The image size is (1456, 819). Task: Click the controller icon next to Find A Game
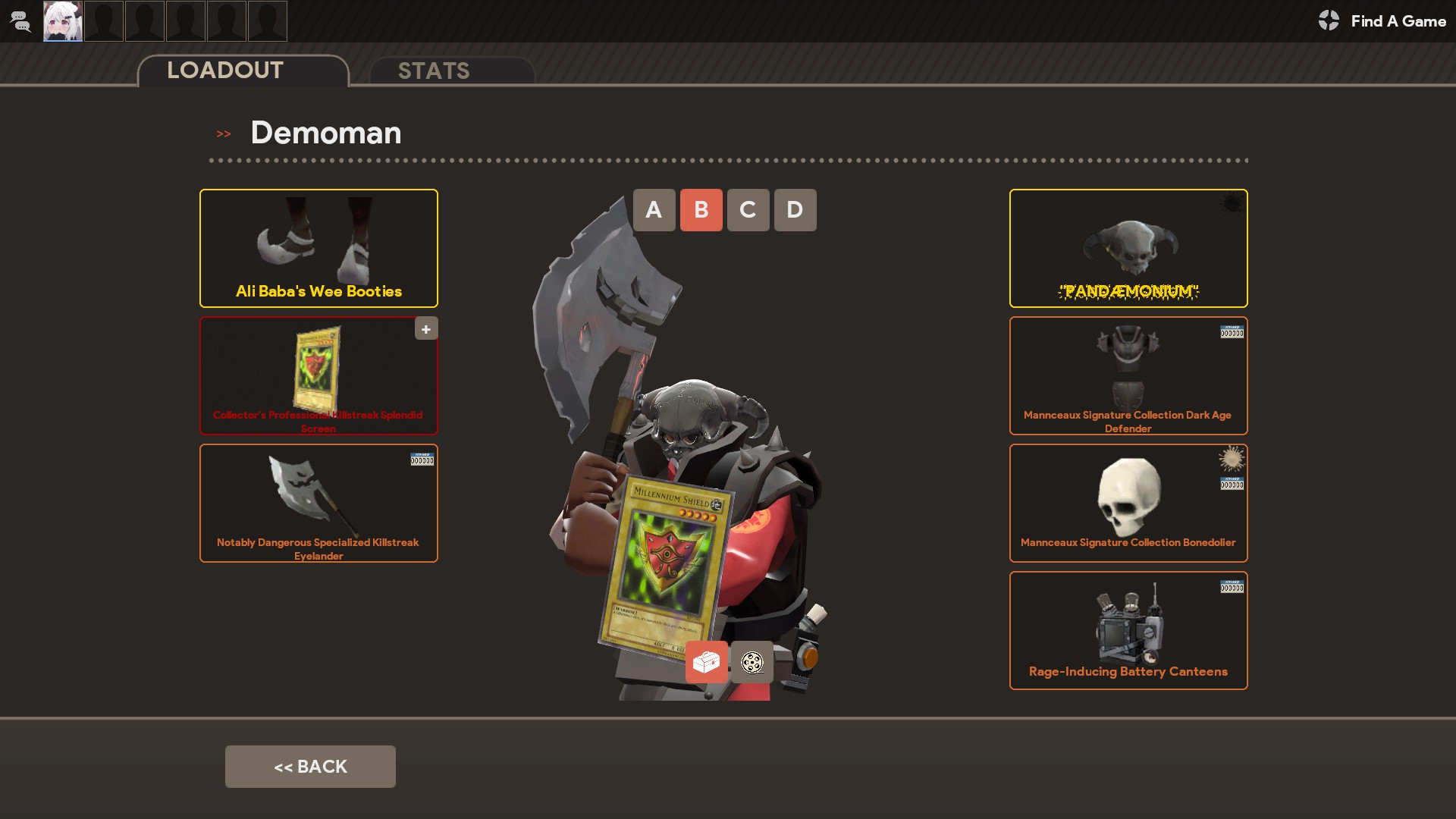[x=1329, y=21]
